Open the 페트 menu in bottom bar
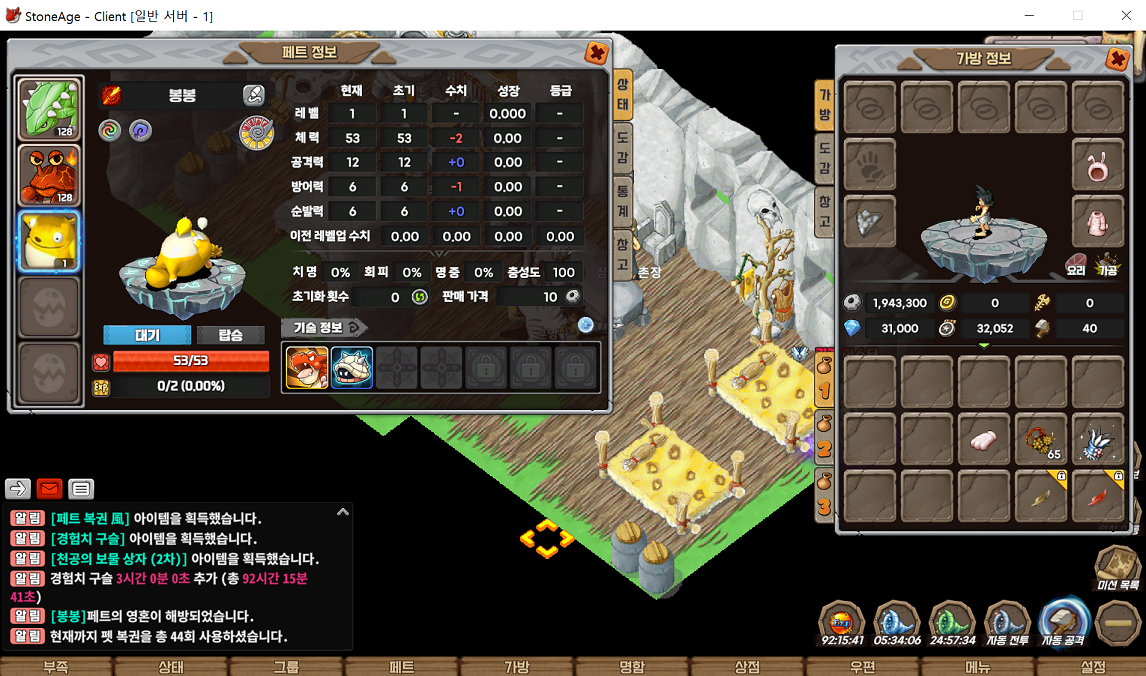Screen dimensions: 1146x676 click(401, 667)
